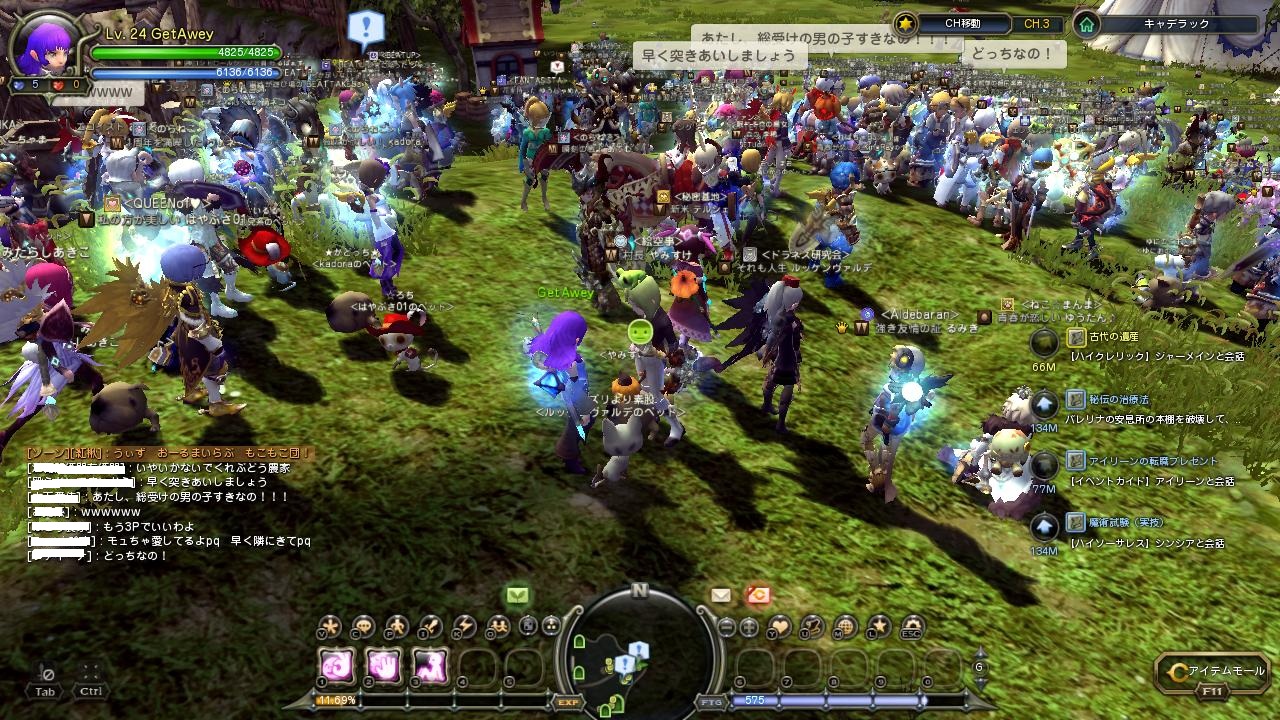Open the ESC gear system menu

tap(911, 627)
